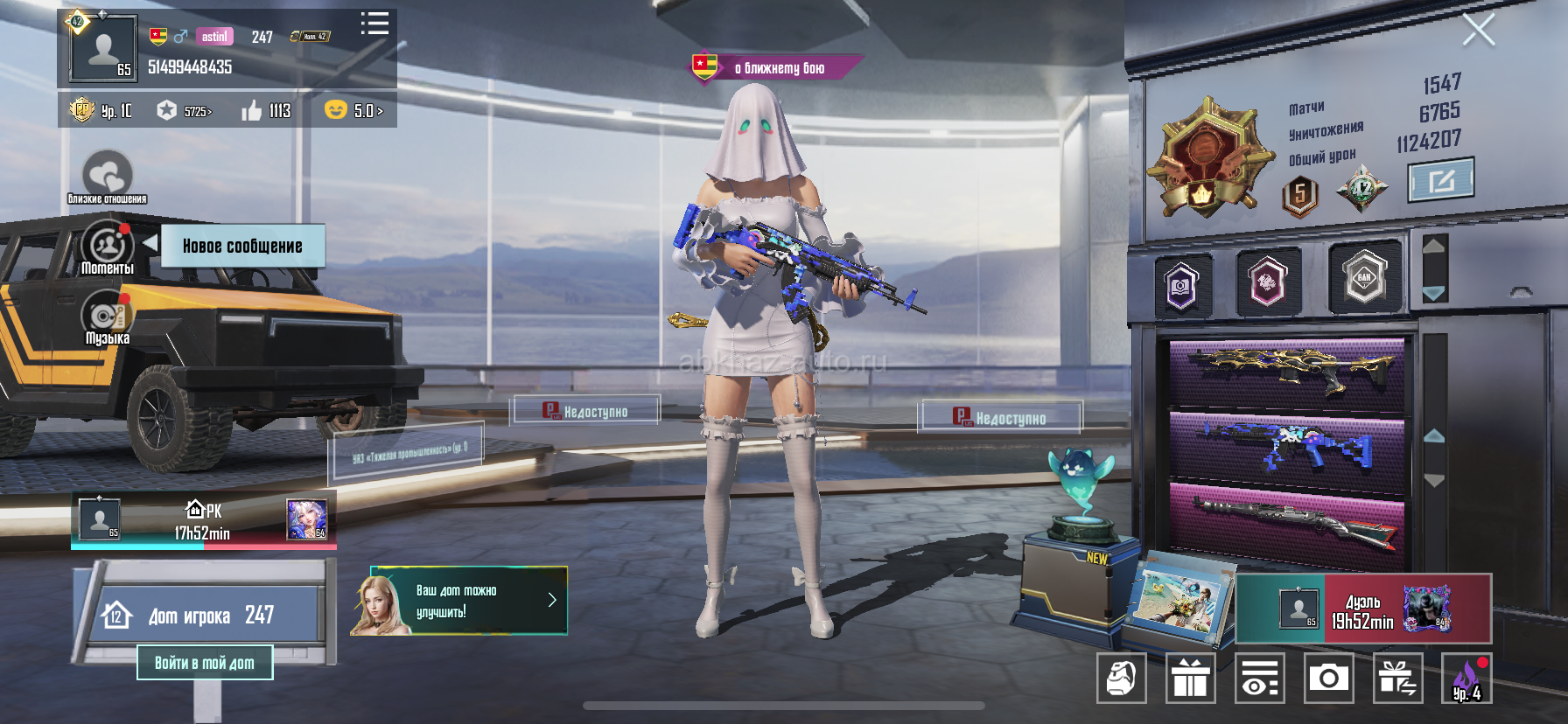Open the home PK match banner

203,522
